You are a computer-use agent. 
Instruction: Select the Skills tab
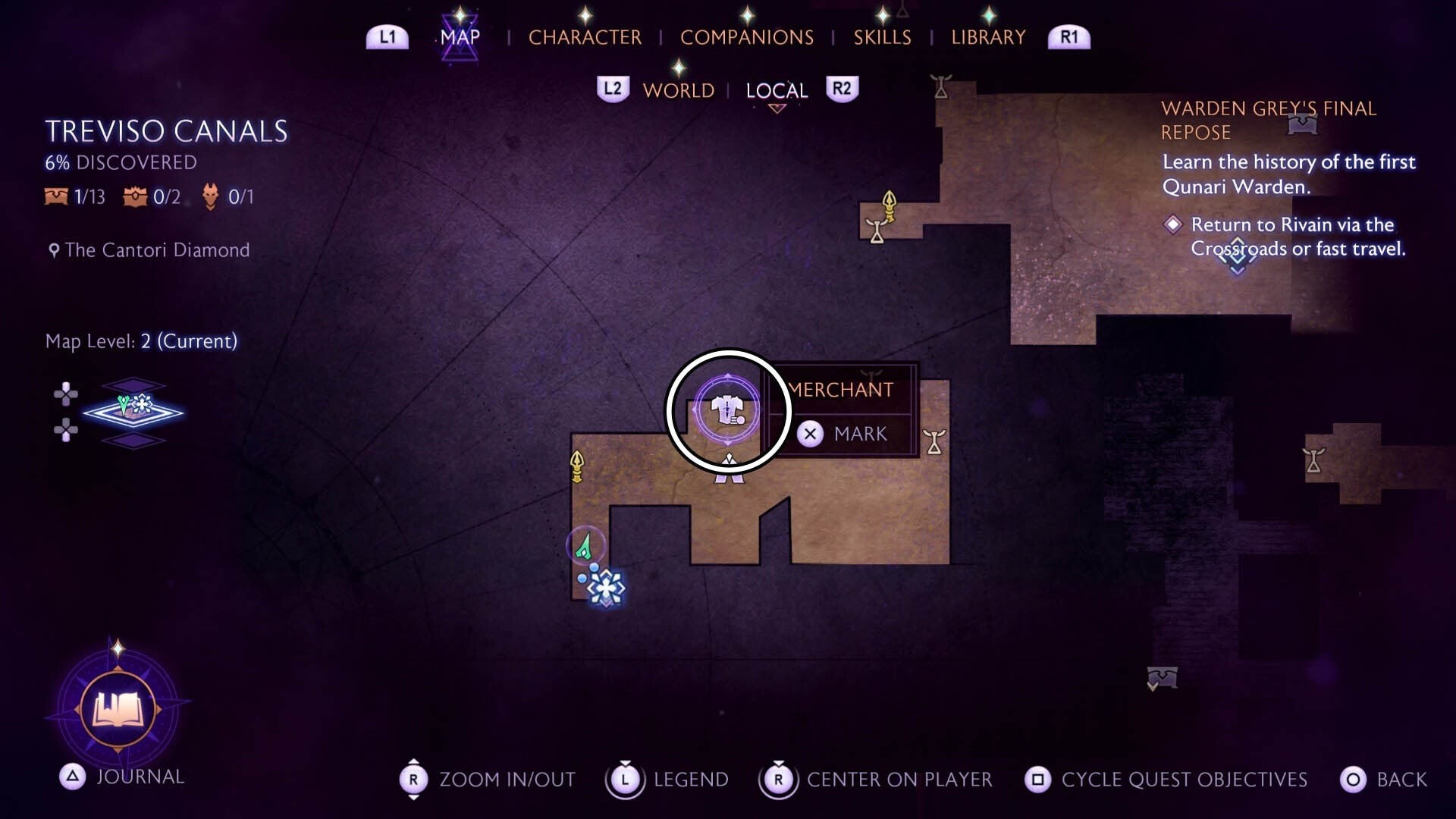[882, 37]
